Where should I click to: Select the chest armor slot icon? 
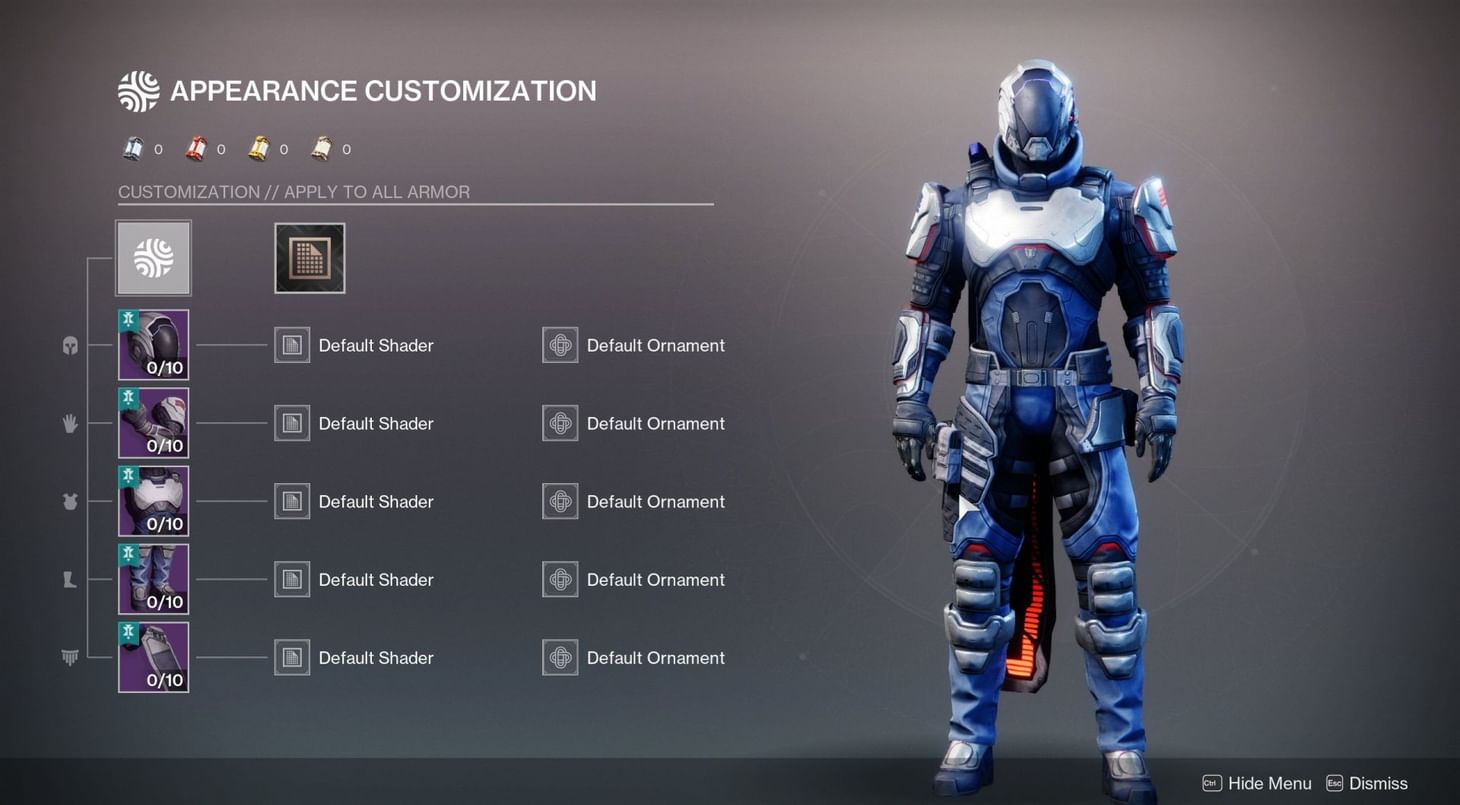pos(70,501)
